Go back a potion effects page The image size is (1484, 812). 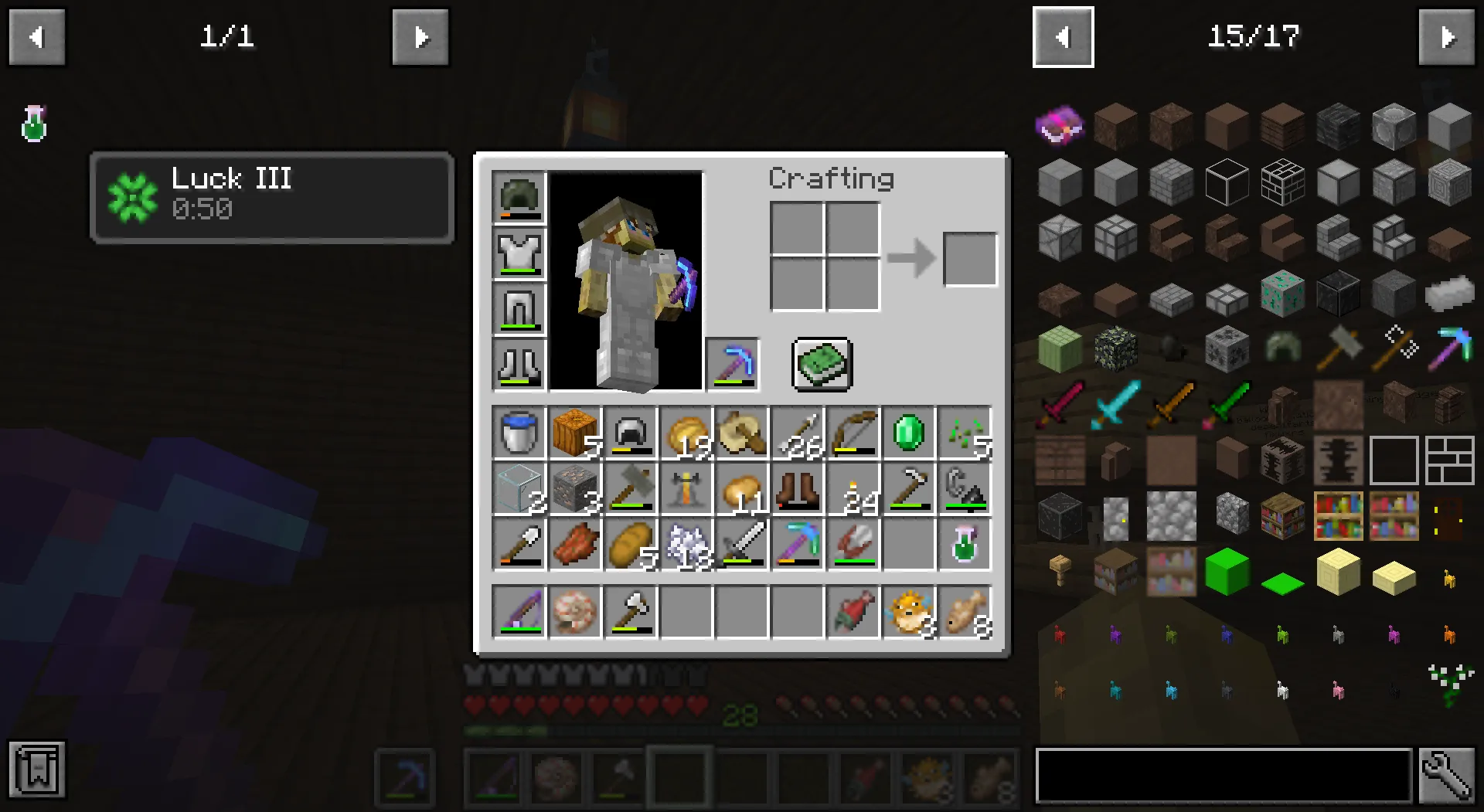[36, 36]
